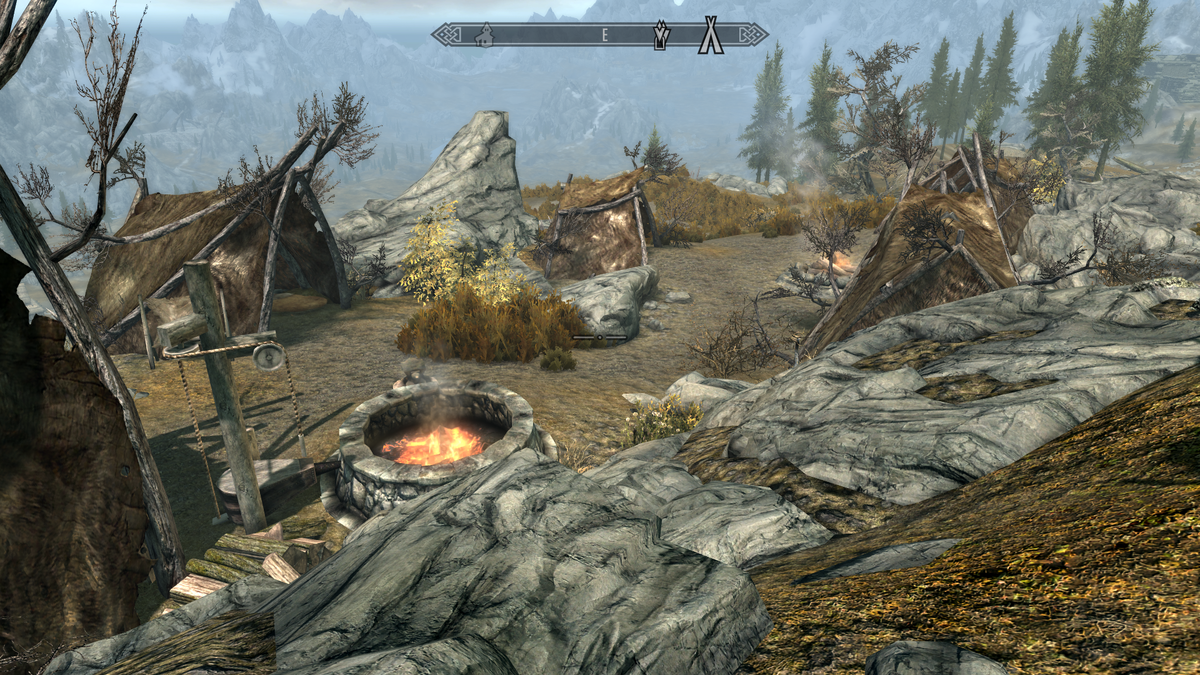This screenshot has height=675, width=1200.
Task: Click the East letter on compass bar
Action: point(604,35)
